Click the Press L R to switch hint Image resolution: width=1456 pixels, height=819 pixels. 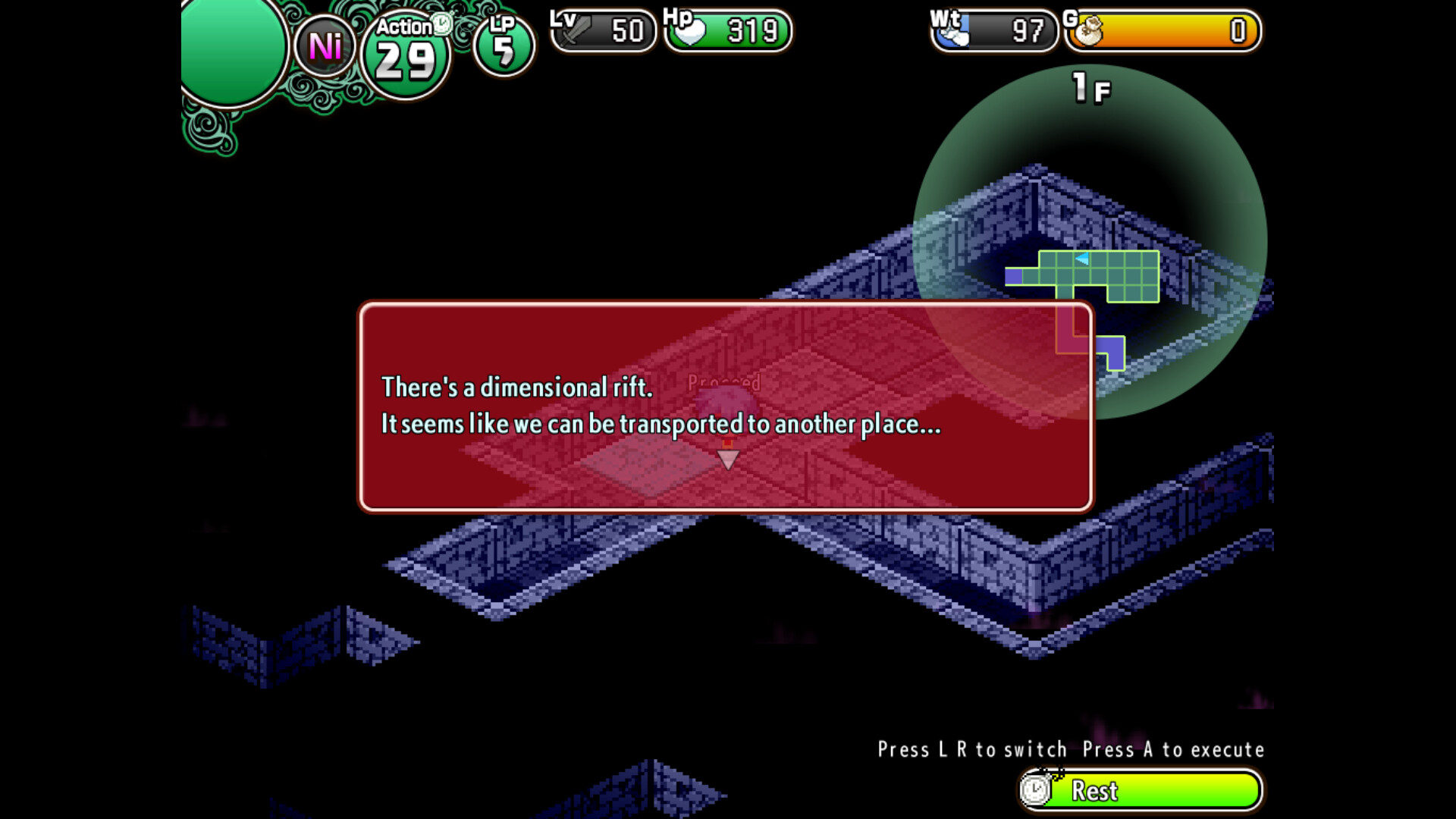(x=974, y=749)
